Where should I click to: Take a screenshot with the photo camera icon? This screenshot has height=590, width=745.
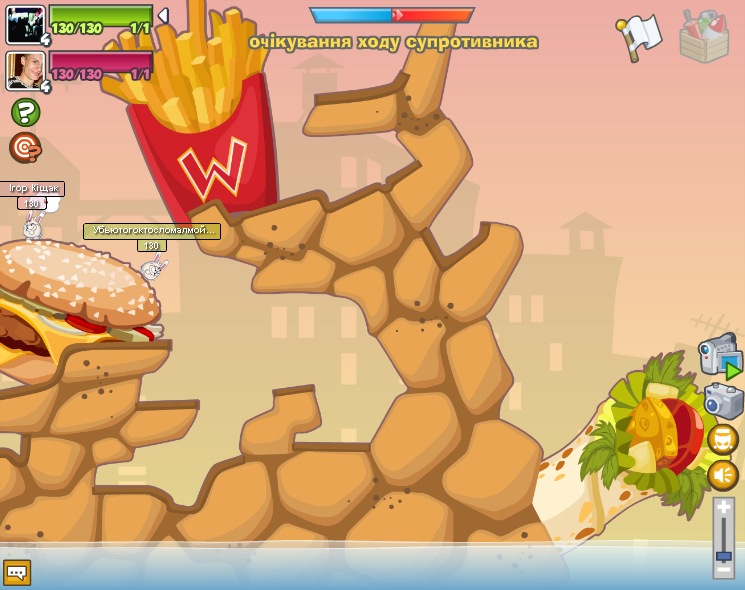point(723,401)
